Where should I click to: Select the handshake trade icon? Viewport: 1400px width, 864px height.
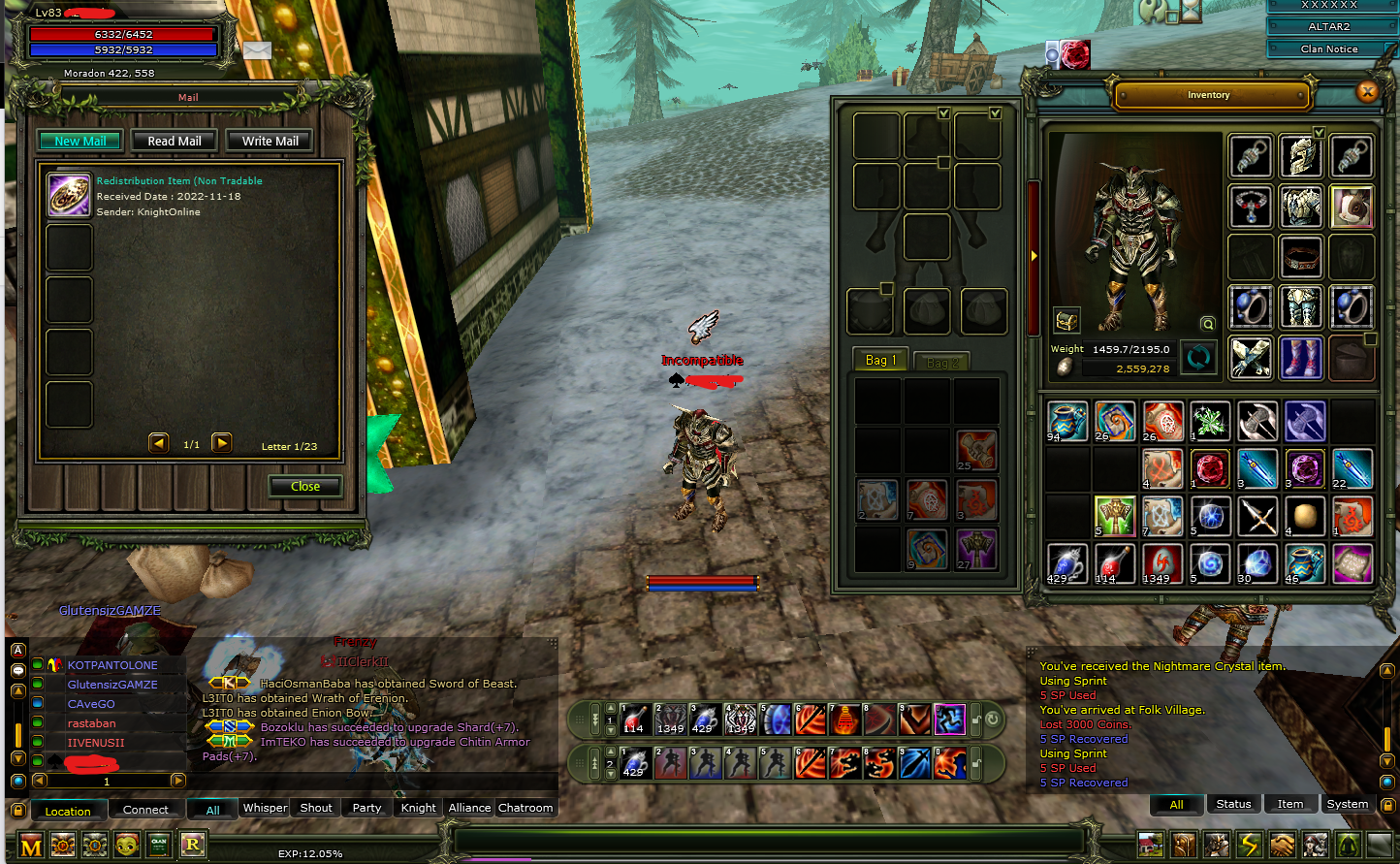point(1282,845)
